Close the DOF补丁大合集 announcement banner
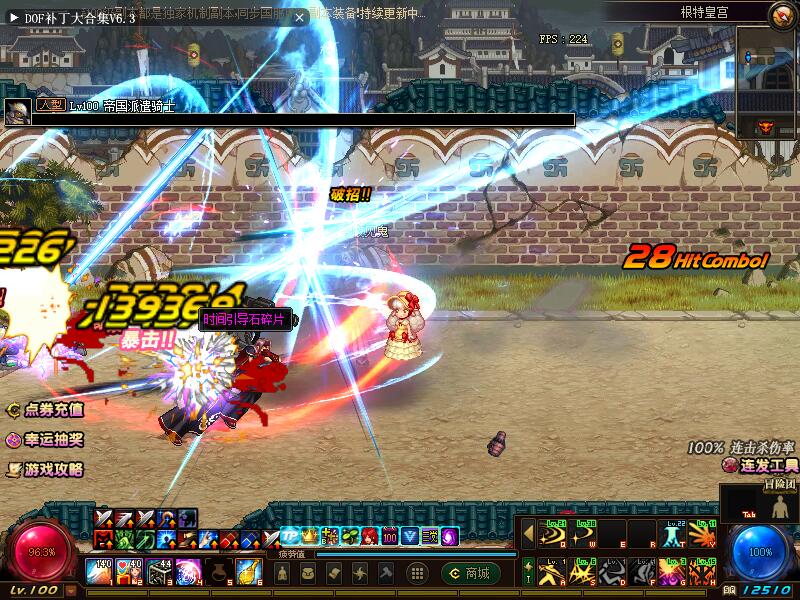Image resolution: width=800 pixels, height=600 pixels. 299,17
